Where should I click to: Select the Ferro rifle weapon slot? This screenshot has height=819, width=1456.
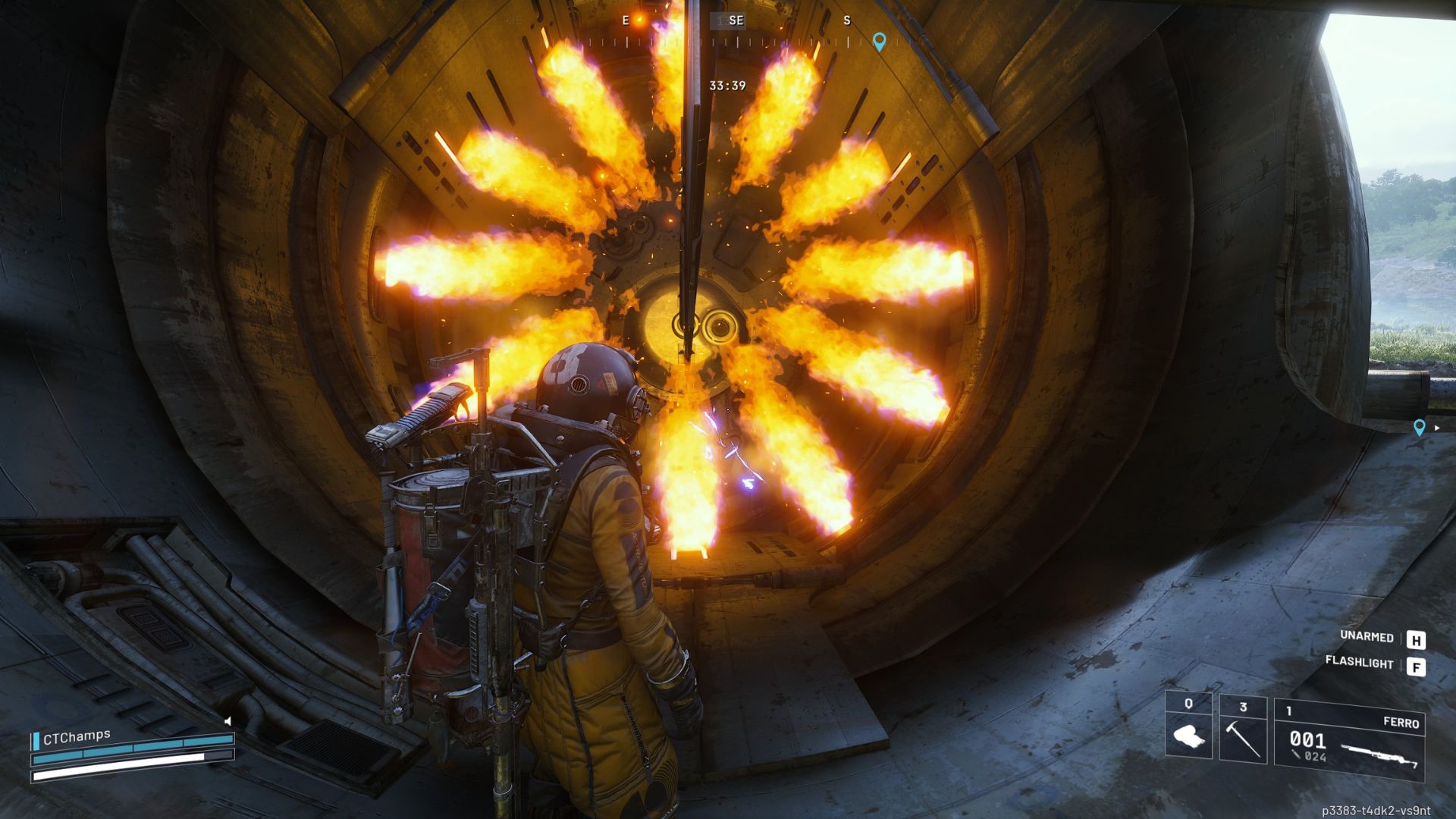click(x=1349, y=739)
